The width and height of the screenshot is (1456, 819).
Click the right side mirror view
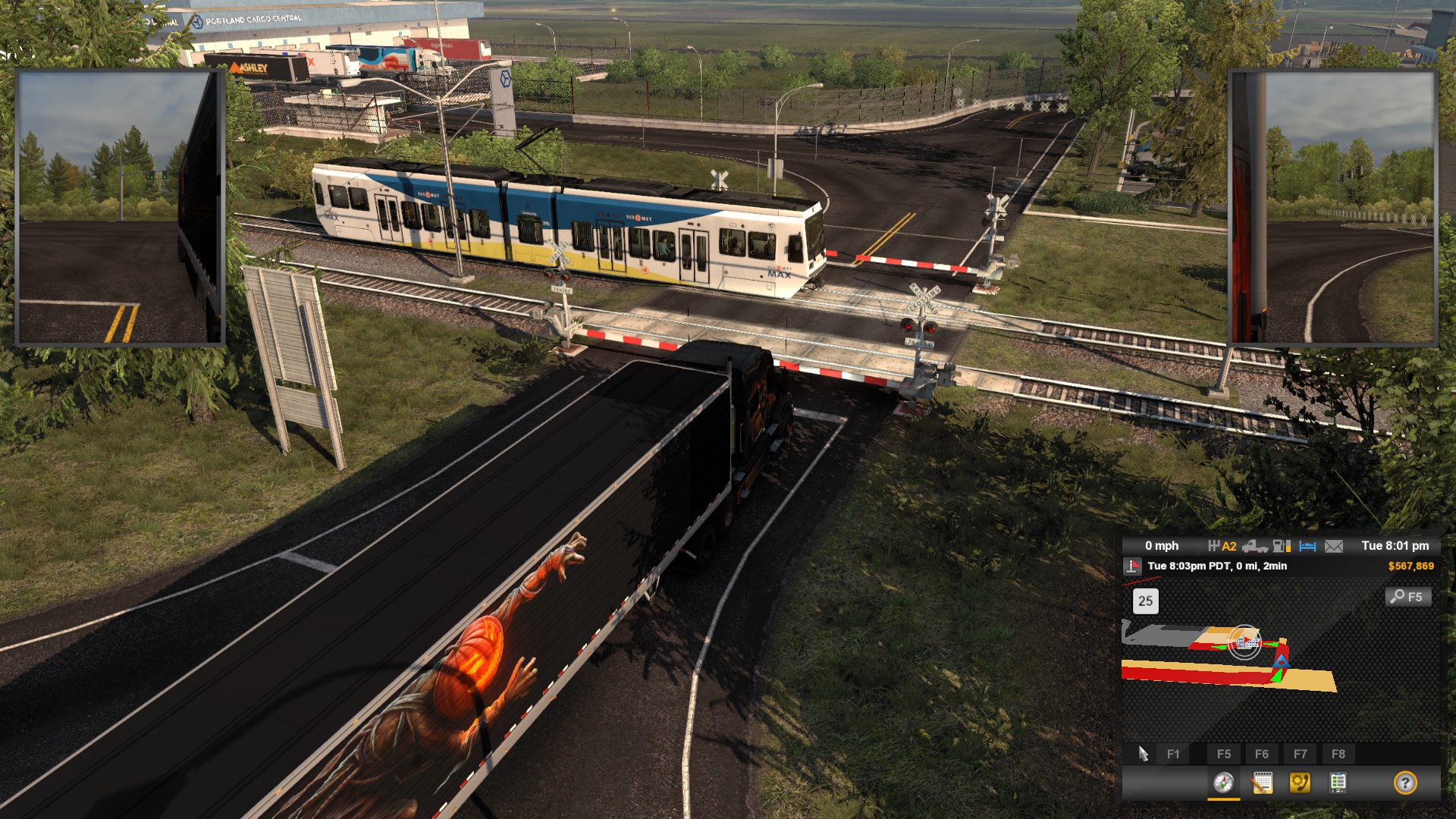(x=1332, y=208)
